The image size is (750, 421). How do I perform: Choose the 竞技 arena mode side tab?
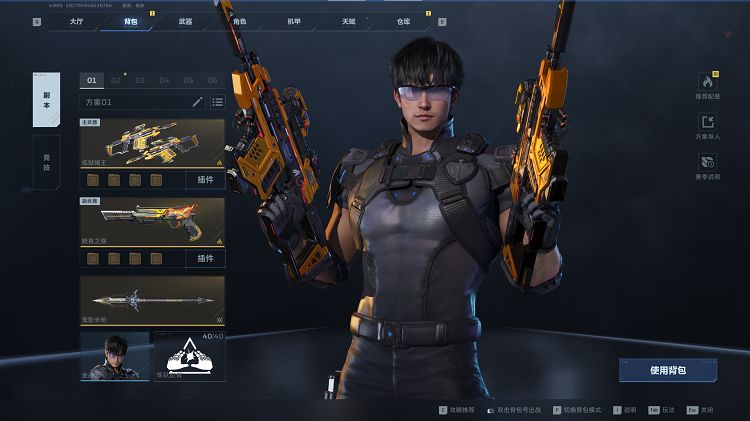pos(46,161)
